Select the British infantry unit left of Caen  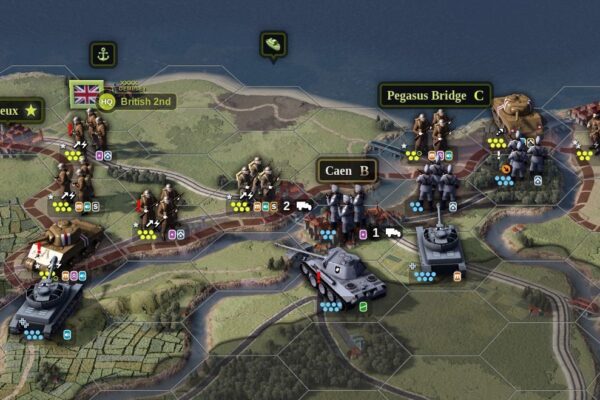pyautogui.click(x=255, y=180)
